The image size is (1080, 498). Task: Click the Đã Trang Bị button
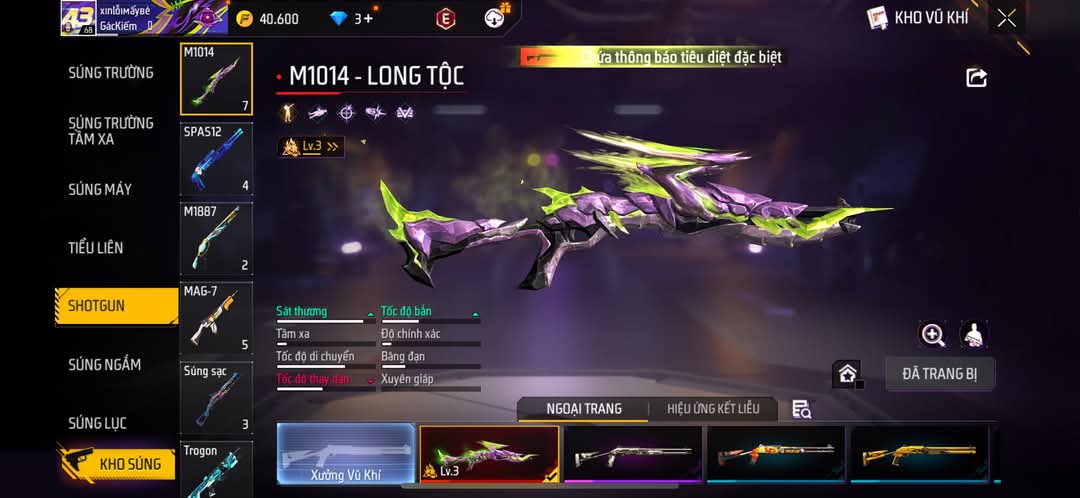coord(940,374)
